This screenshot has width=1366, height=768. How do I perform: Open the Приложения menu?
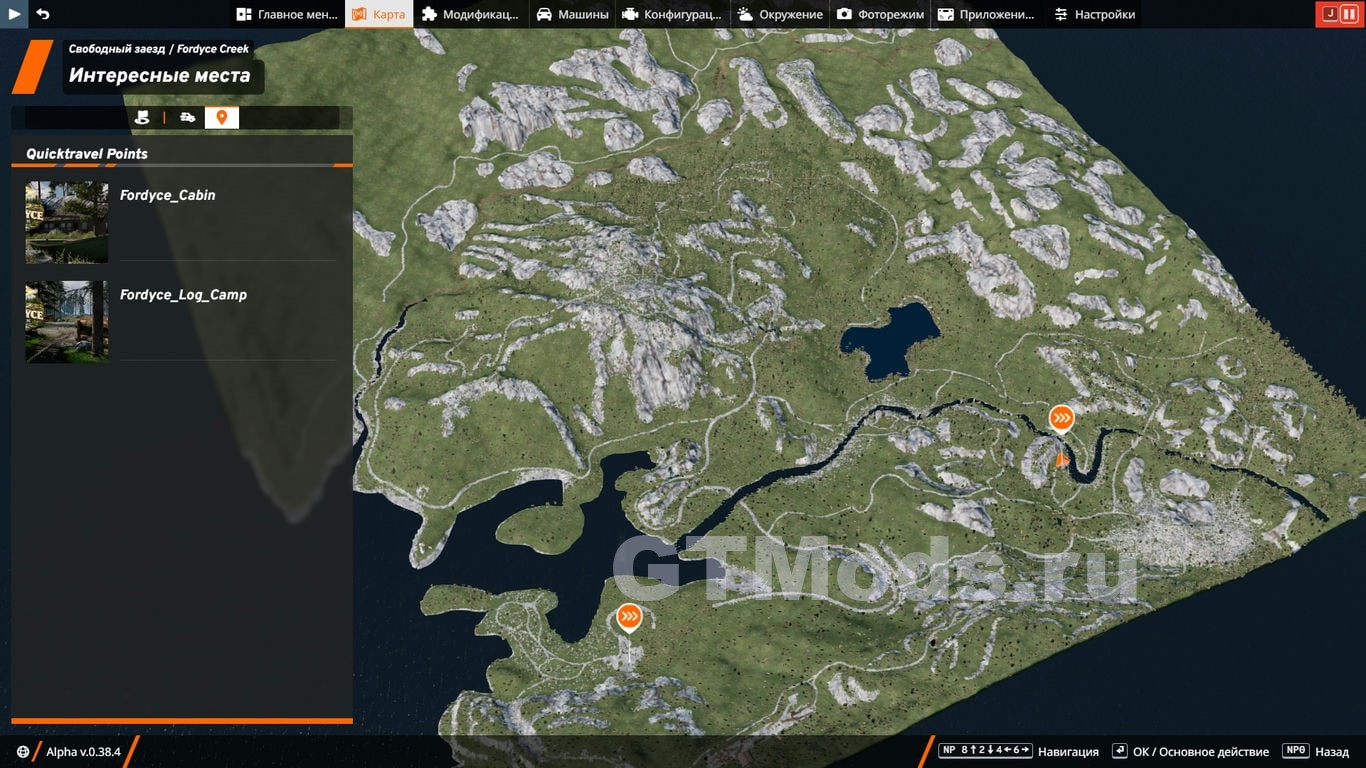click(986, 14)
